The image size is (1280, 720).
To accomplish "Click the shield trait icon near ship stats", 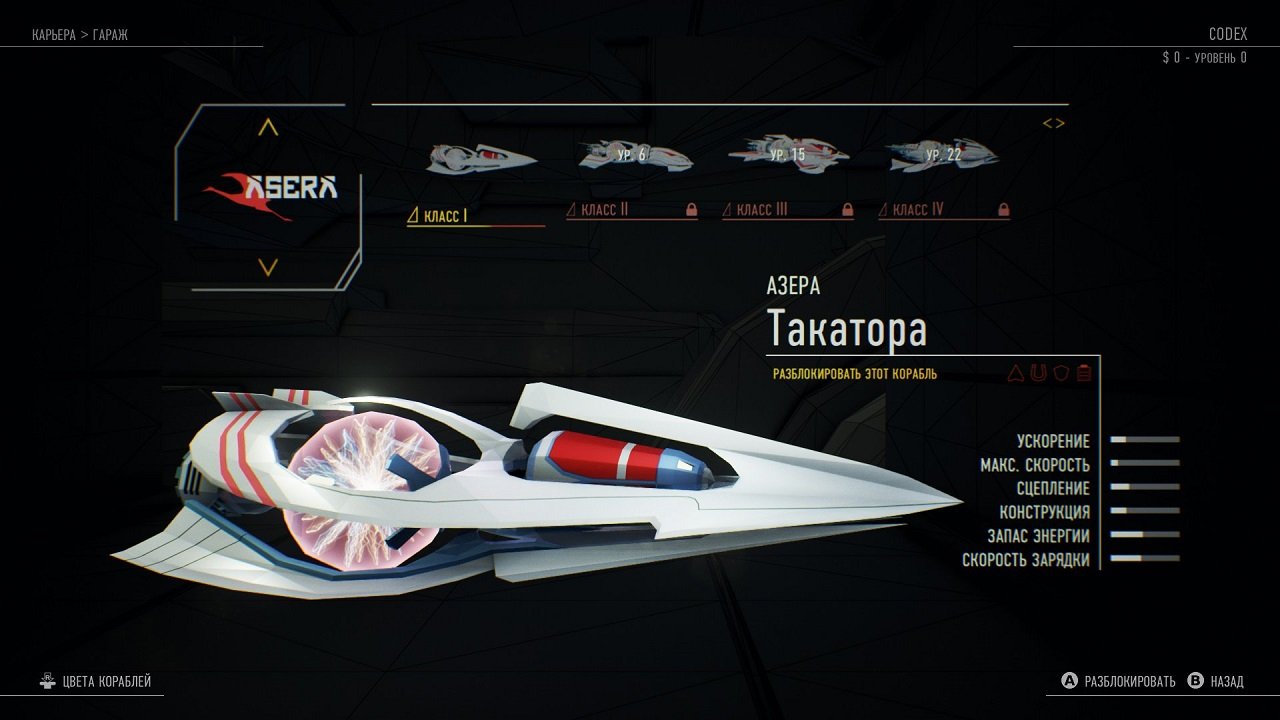I will pyautogui.click(x=1060, y=372).
